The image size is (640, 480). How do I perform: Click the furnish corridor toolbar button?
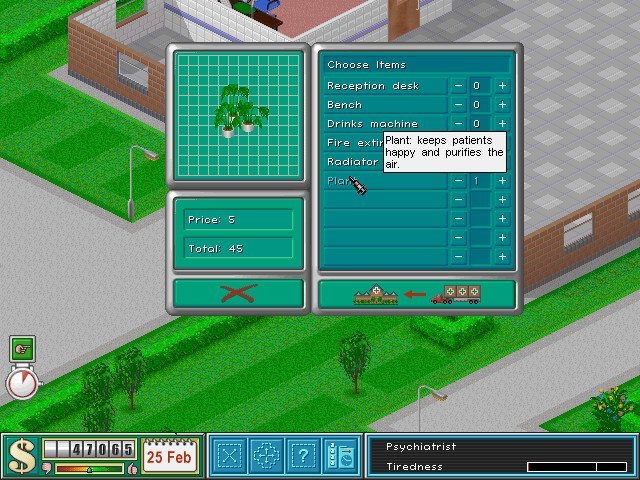[267, 456]
